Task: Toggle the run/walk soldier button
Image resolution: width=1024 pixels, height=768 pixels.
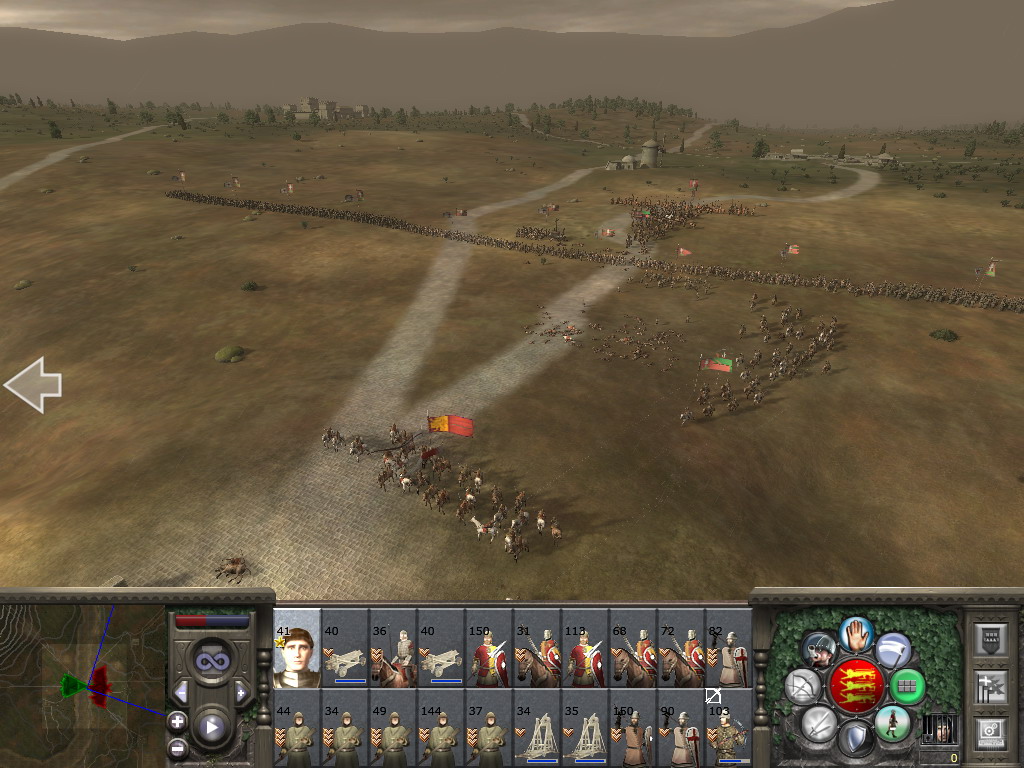Action: tap(892, 723)
